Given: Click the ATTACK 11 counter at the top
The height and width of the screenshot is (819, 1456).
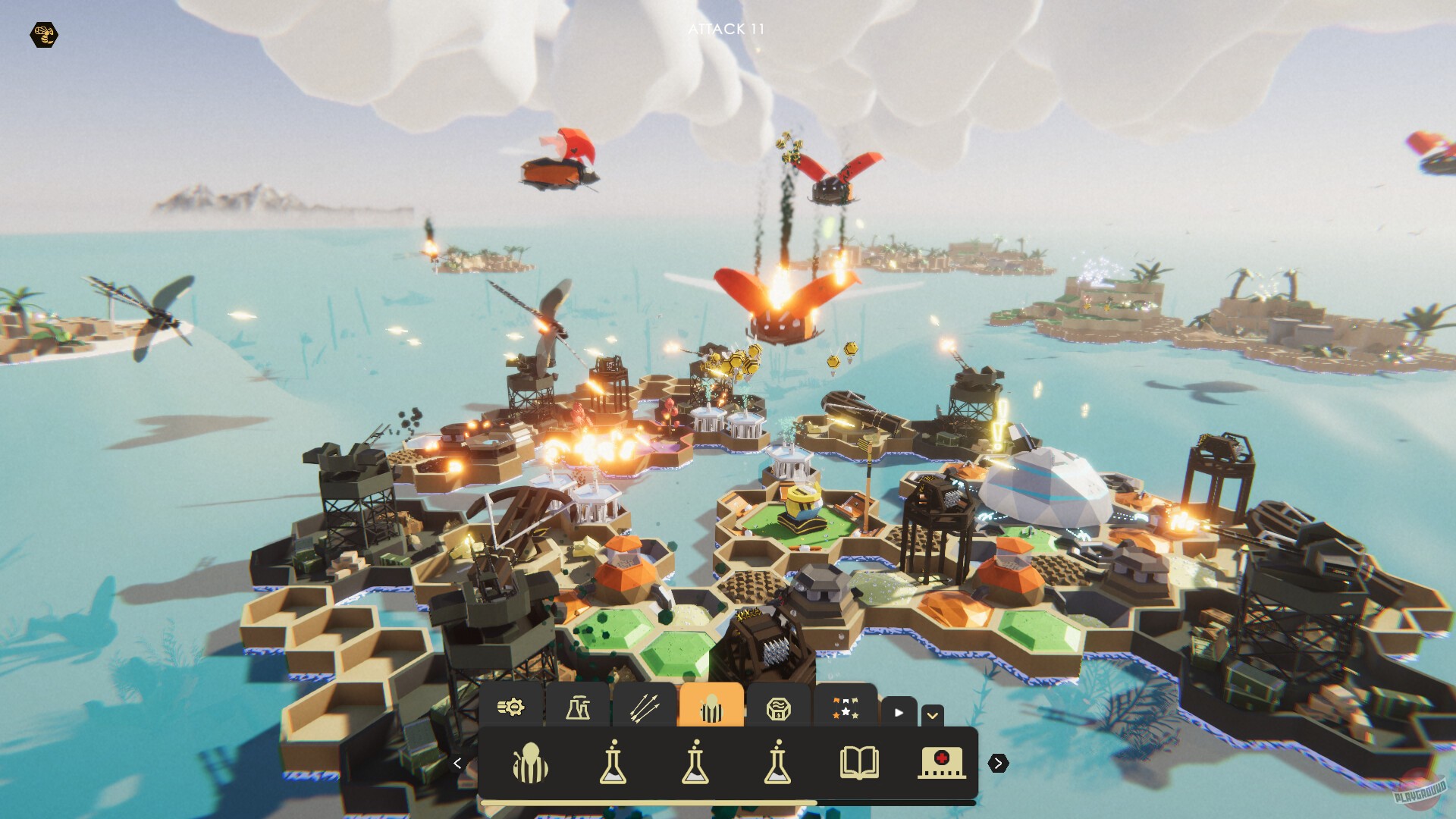Looking at the screenshot, I should pos(726,30).
